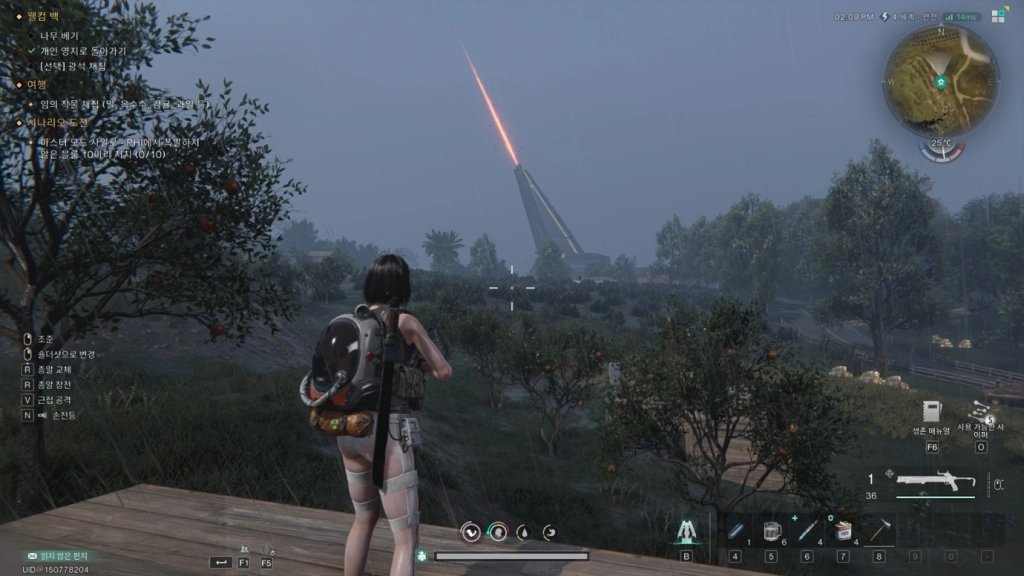This screenshot has width=1024, height=576.
Task: Select the tree-felling quest objective
Action: (59, 35)
